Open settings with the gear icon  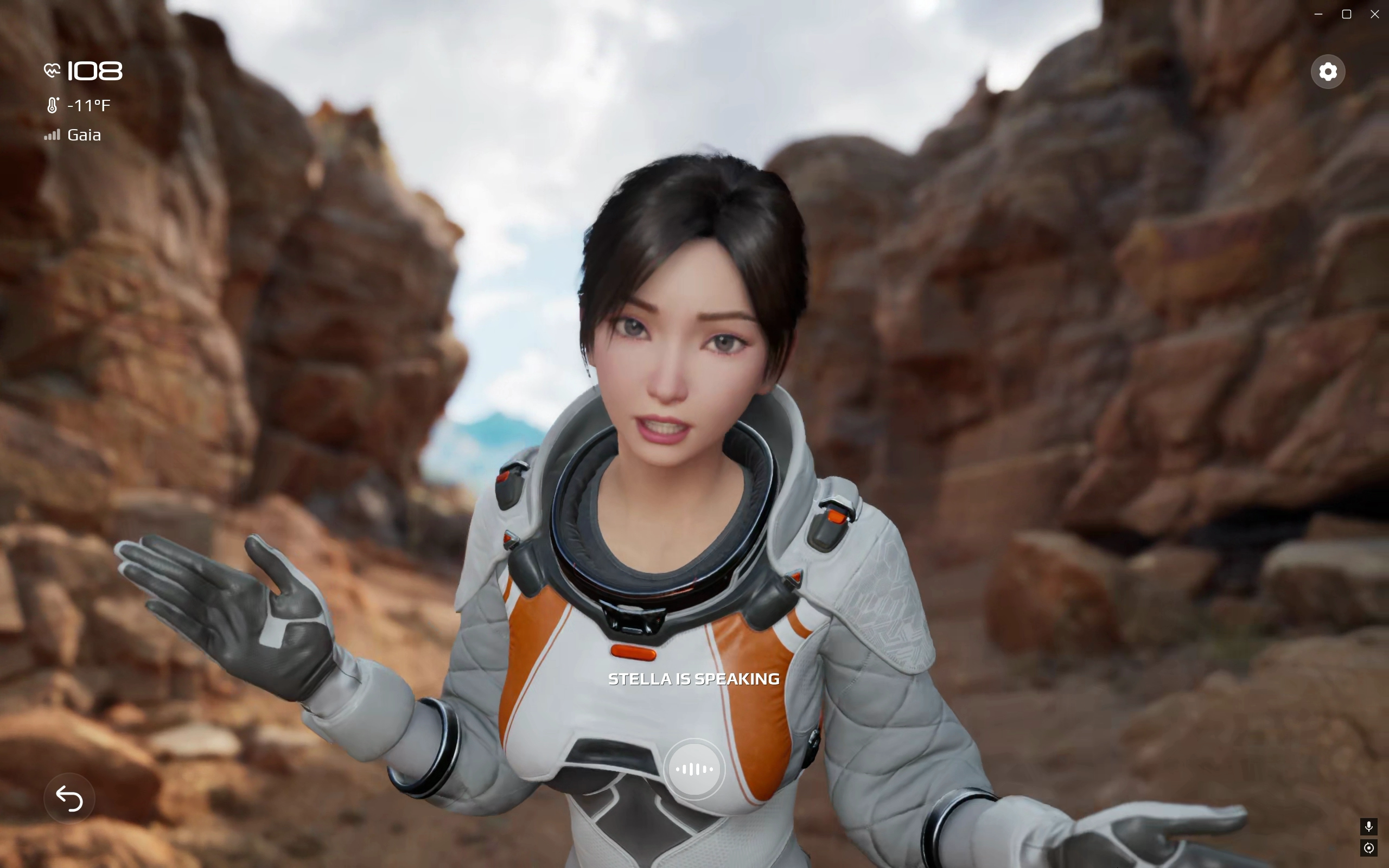coord(1328,72)
